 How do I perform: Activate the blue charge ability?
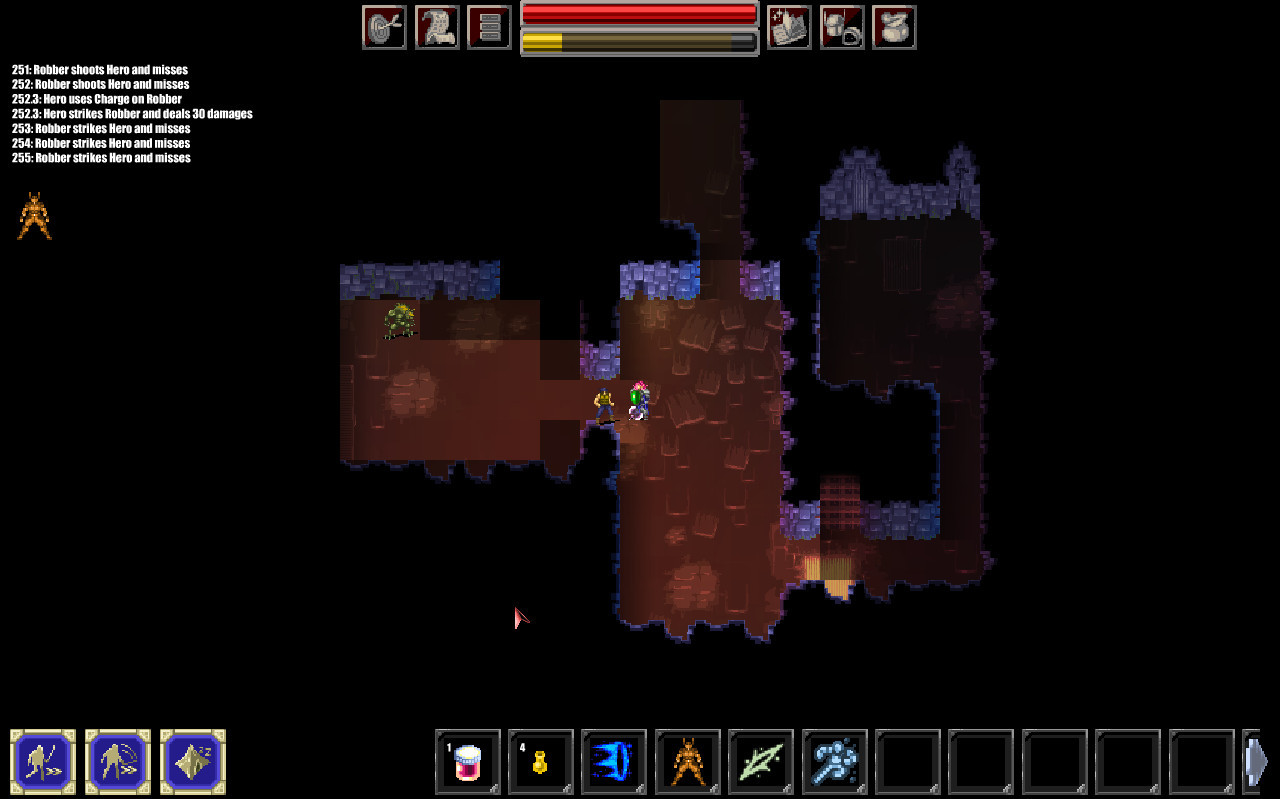[614, 762]
